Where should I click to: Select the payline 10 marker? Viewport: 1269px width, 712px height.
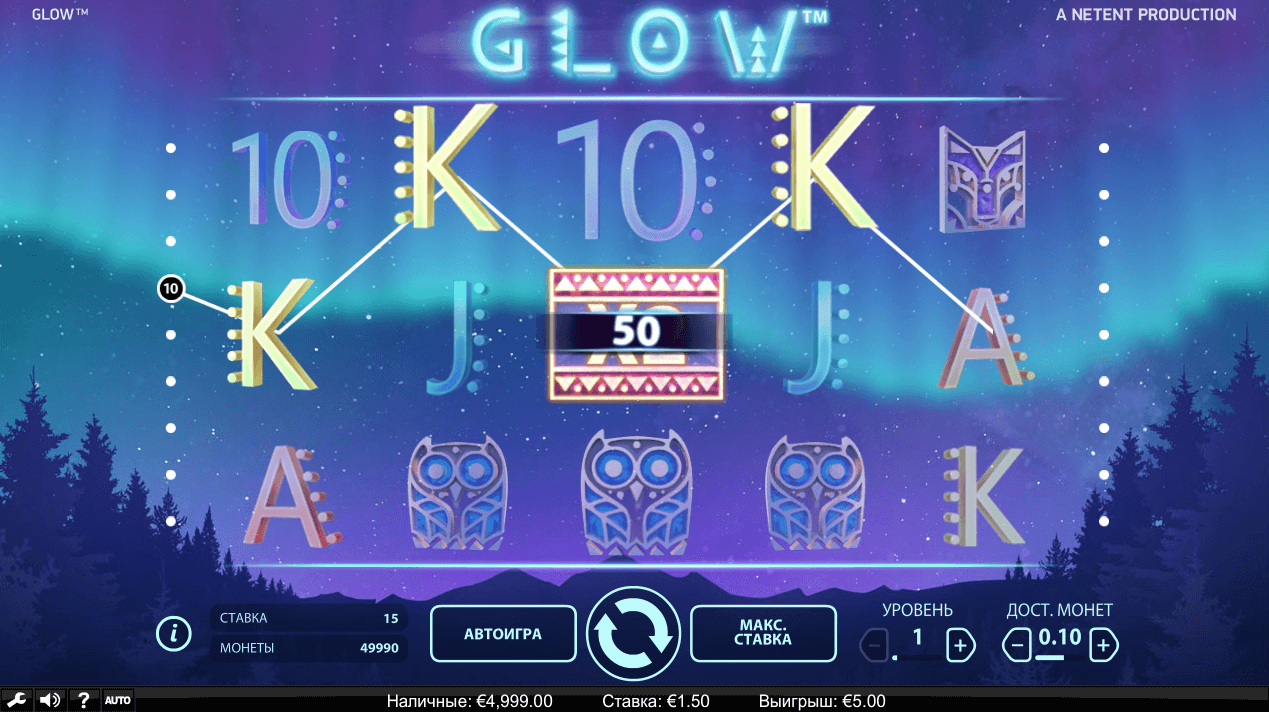click(x=170, y=289)
